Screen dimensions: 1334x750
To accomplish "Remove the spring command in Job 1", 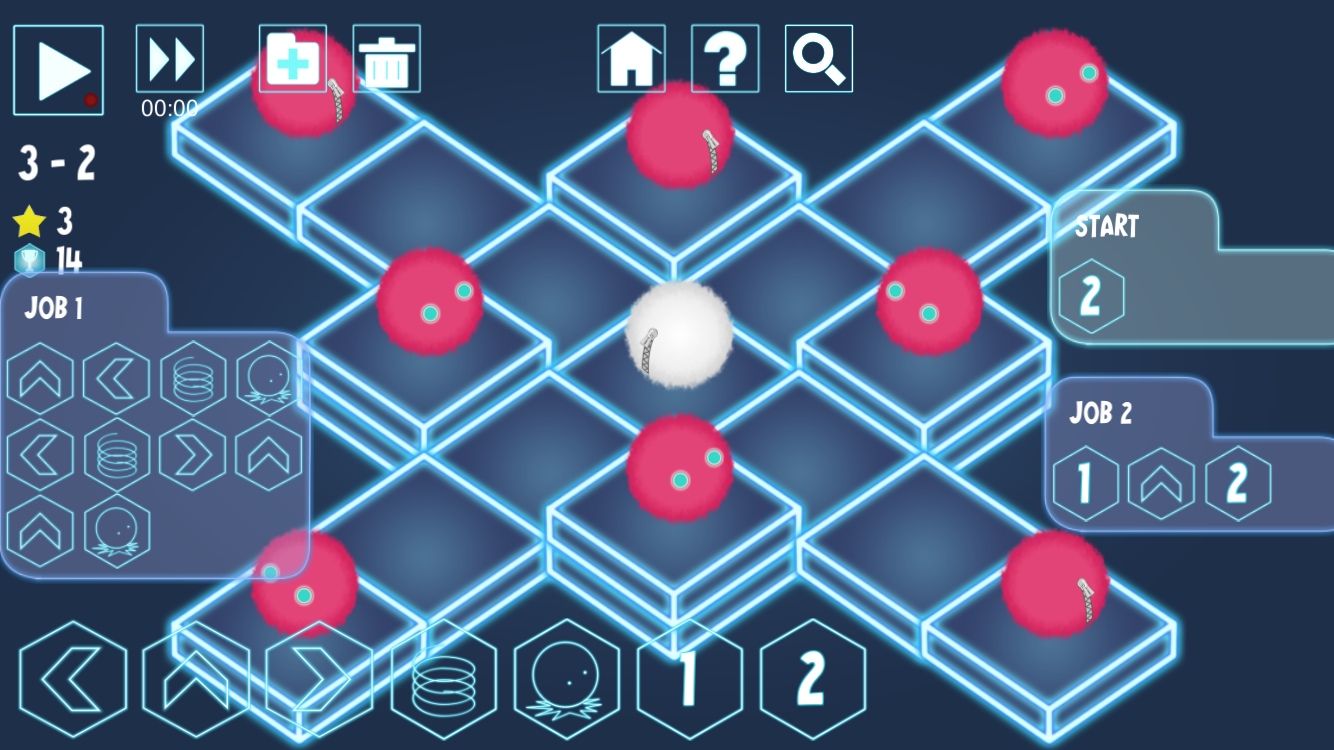I will click(192, 378).
